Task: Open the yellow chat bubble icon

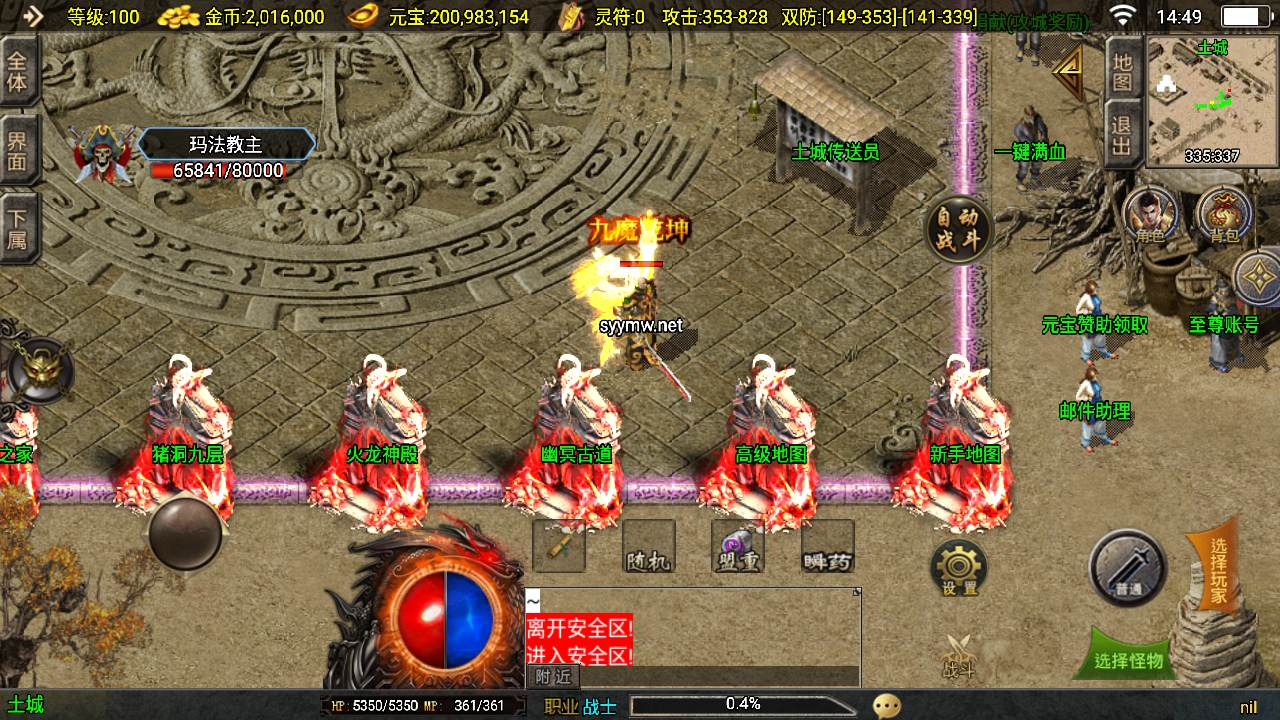Action: (x=886, y=706)
